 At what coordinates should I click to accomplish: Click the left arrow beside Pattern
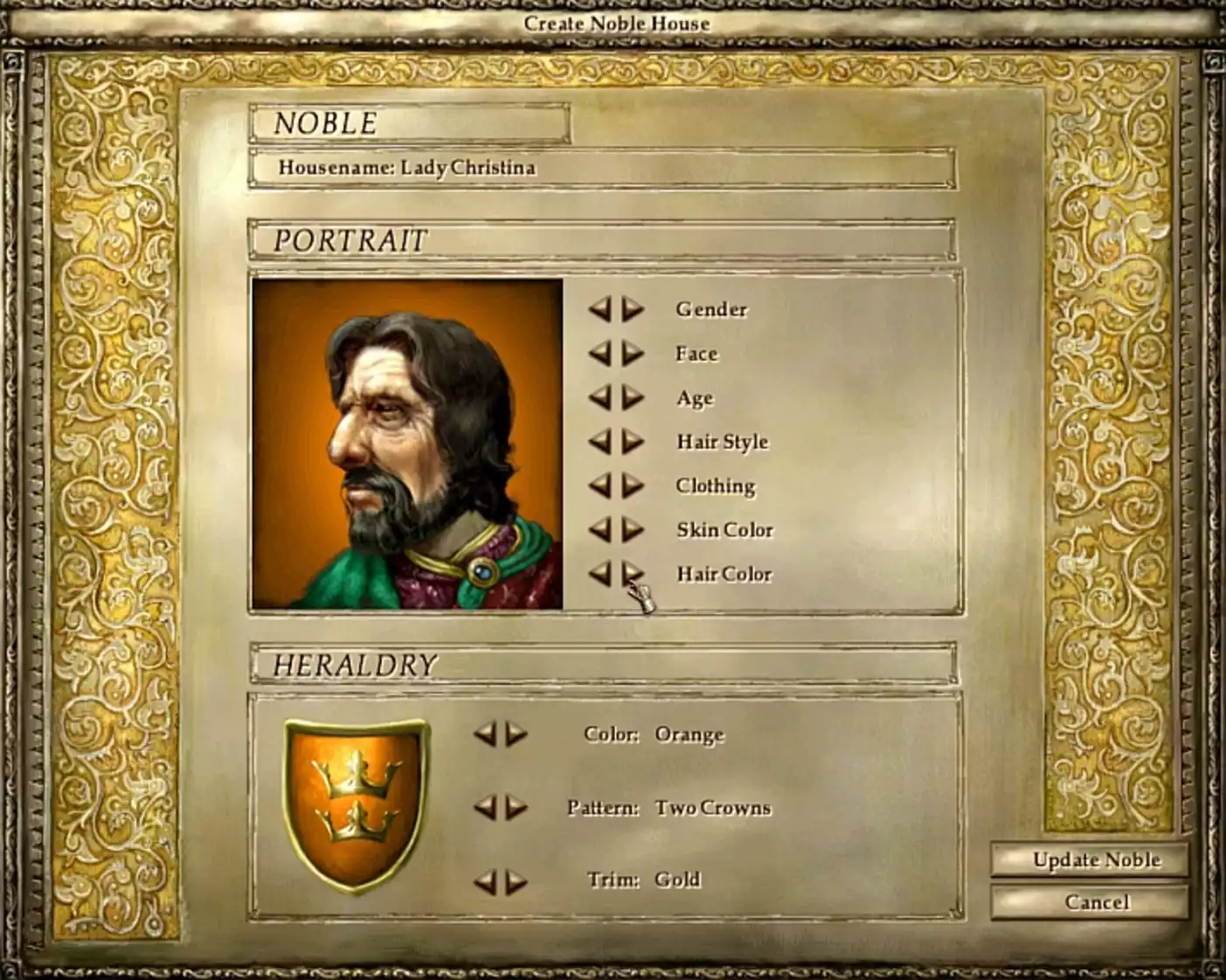pyautogui.click(x=485, y=809)
